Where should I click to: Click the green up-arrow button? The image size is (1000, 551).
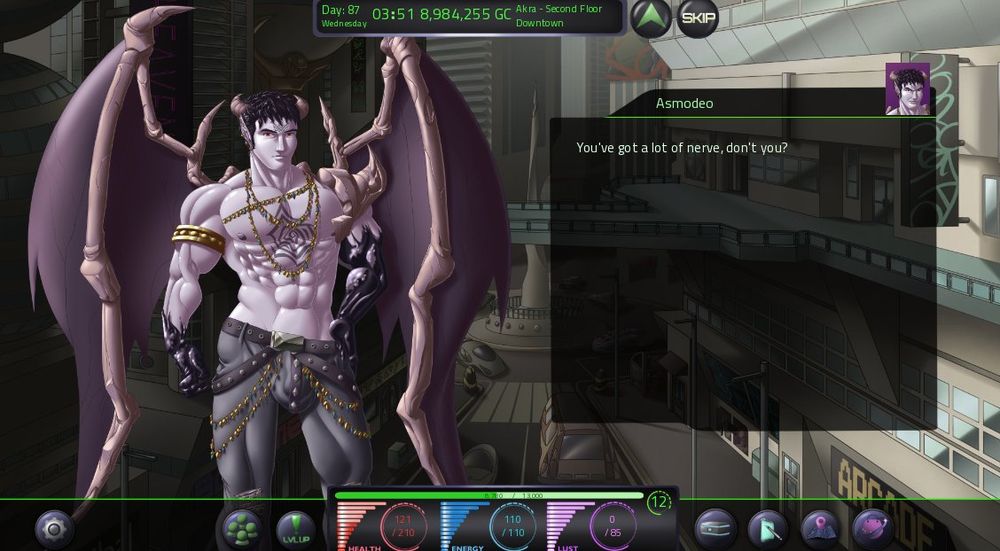[x=651, y=18]
